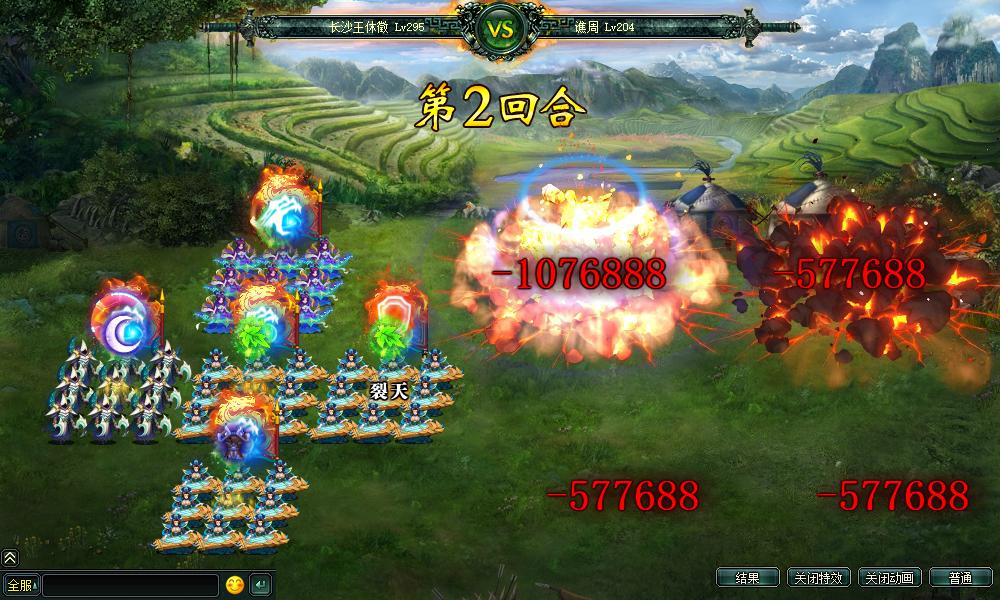
Task: Click the 普通 speed button
Action: 960,578
